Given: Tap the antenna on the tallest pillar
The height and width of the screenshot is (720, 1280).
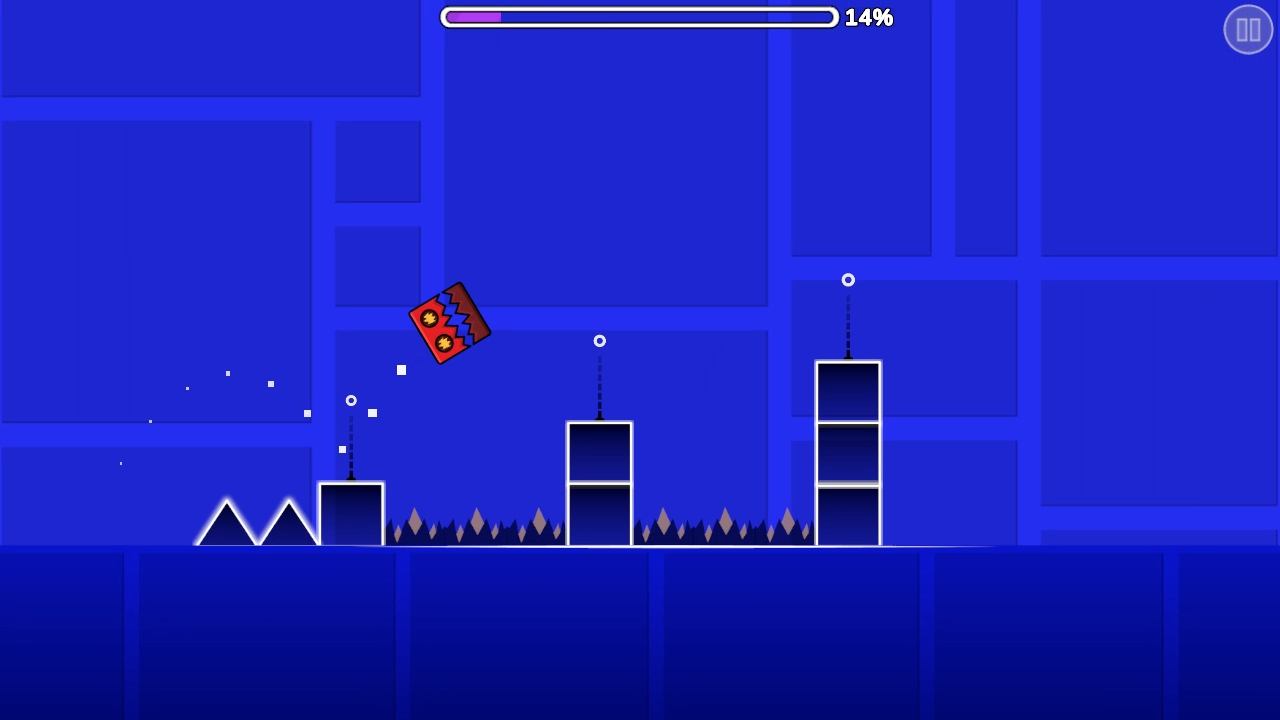Looking at the screenshot, I should (848, 325).
